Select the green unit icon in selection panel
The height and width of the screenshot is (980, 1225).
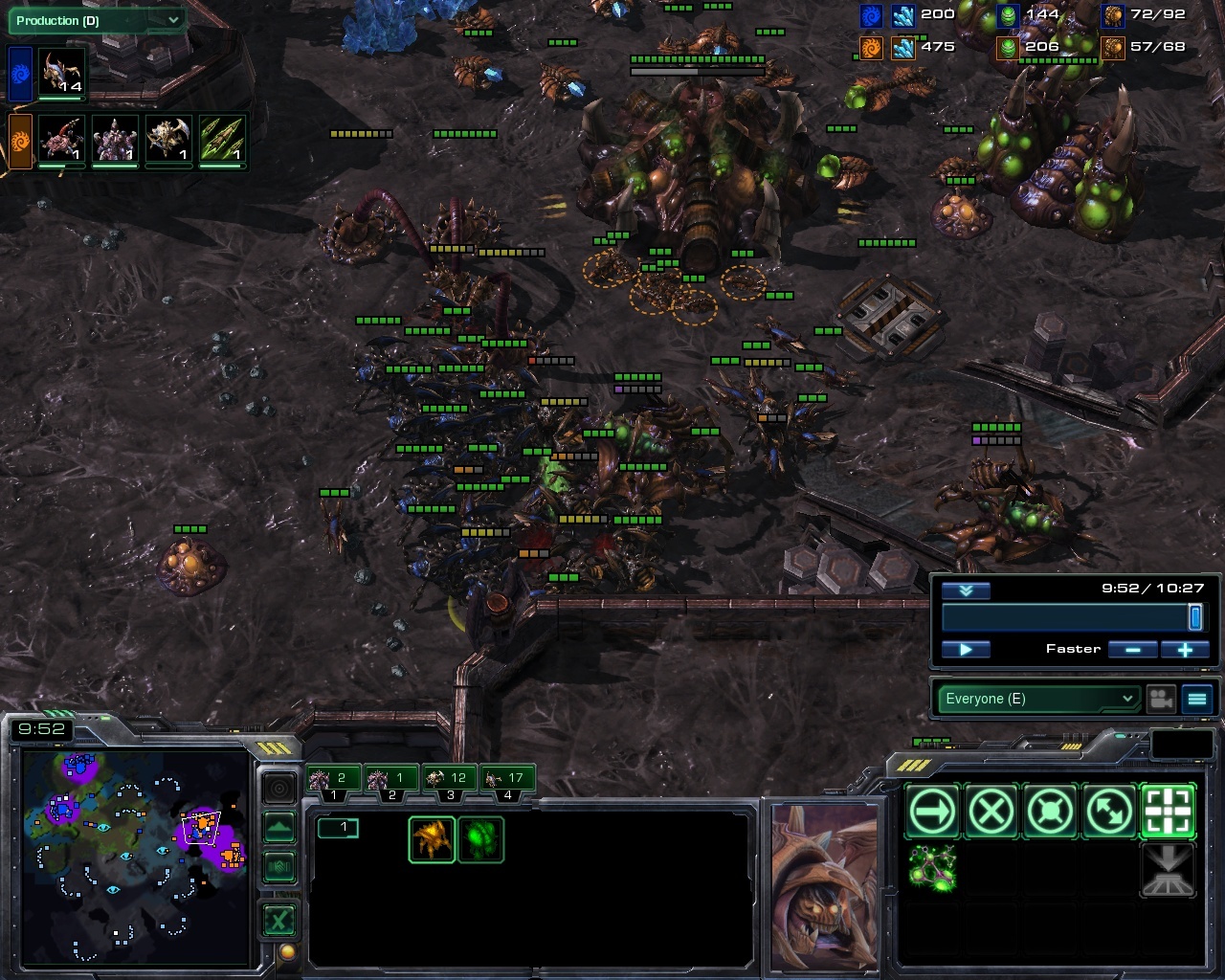pyautogui.click(x=480, y=839)
